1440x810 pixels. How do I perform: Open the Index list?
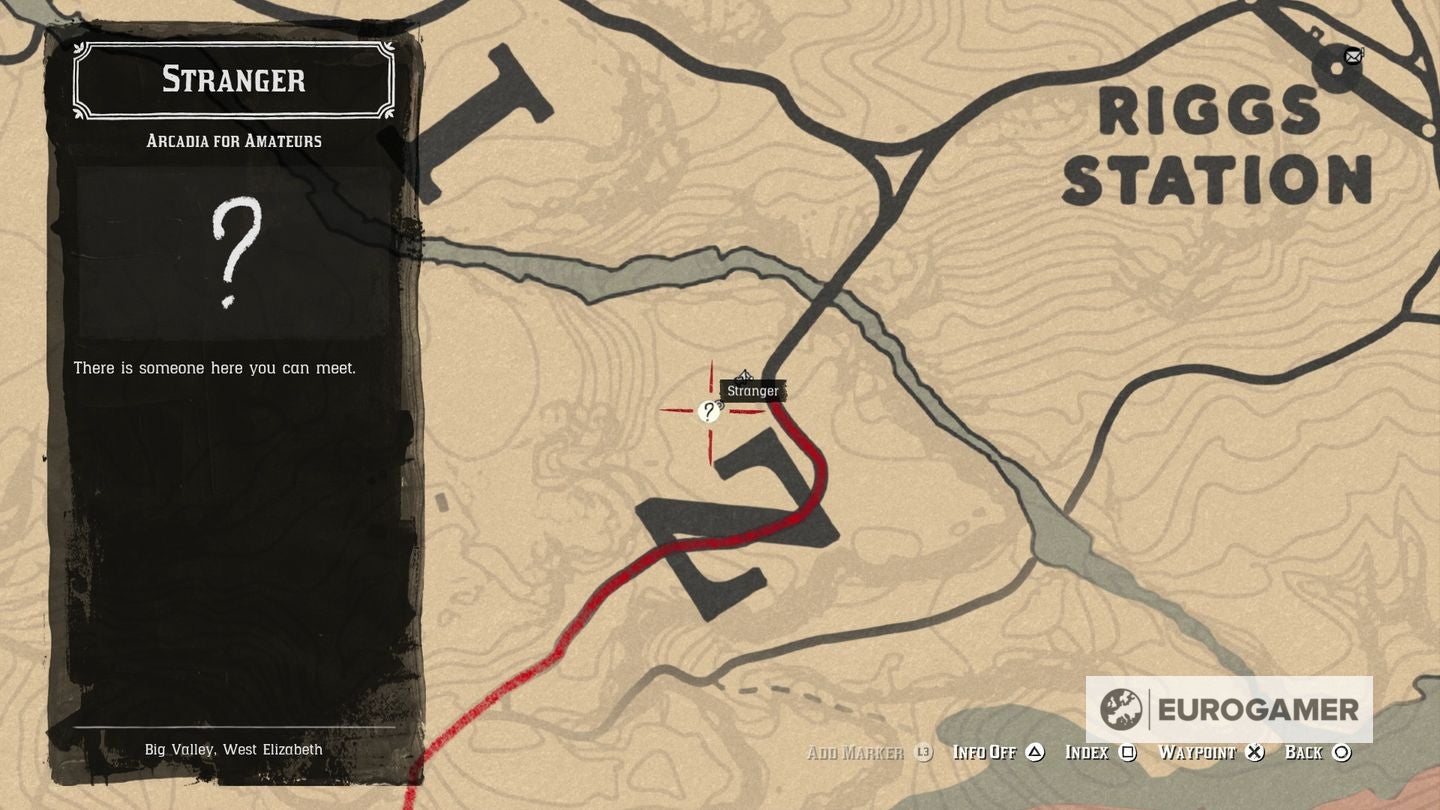(1090, 752)
